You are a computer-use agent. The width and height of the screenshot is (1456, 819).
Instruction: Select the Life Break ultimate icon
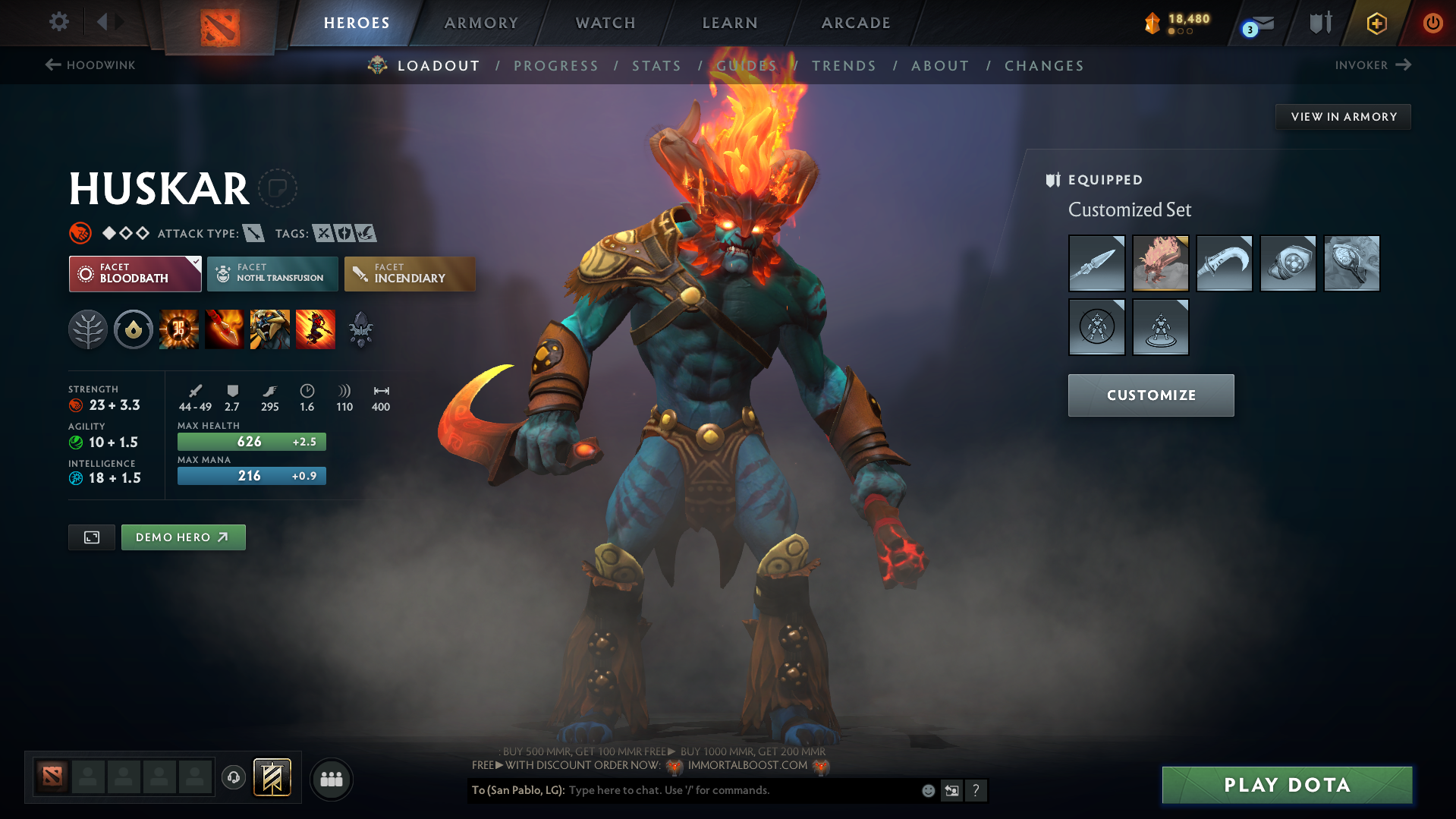(x=316, y=329)
